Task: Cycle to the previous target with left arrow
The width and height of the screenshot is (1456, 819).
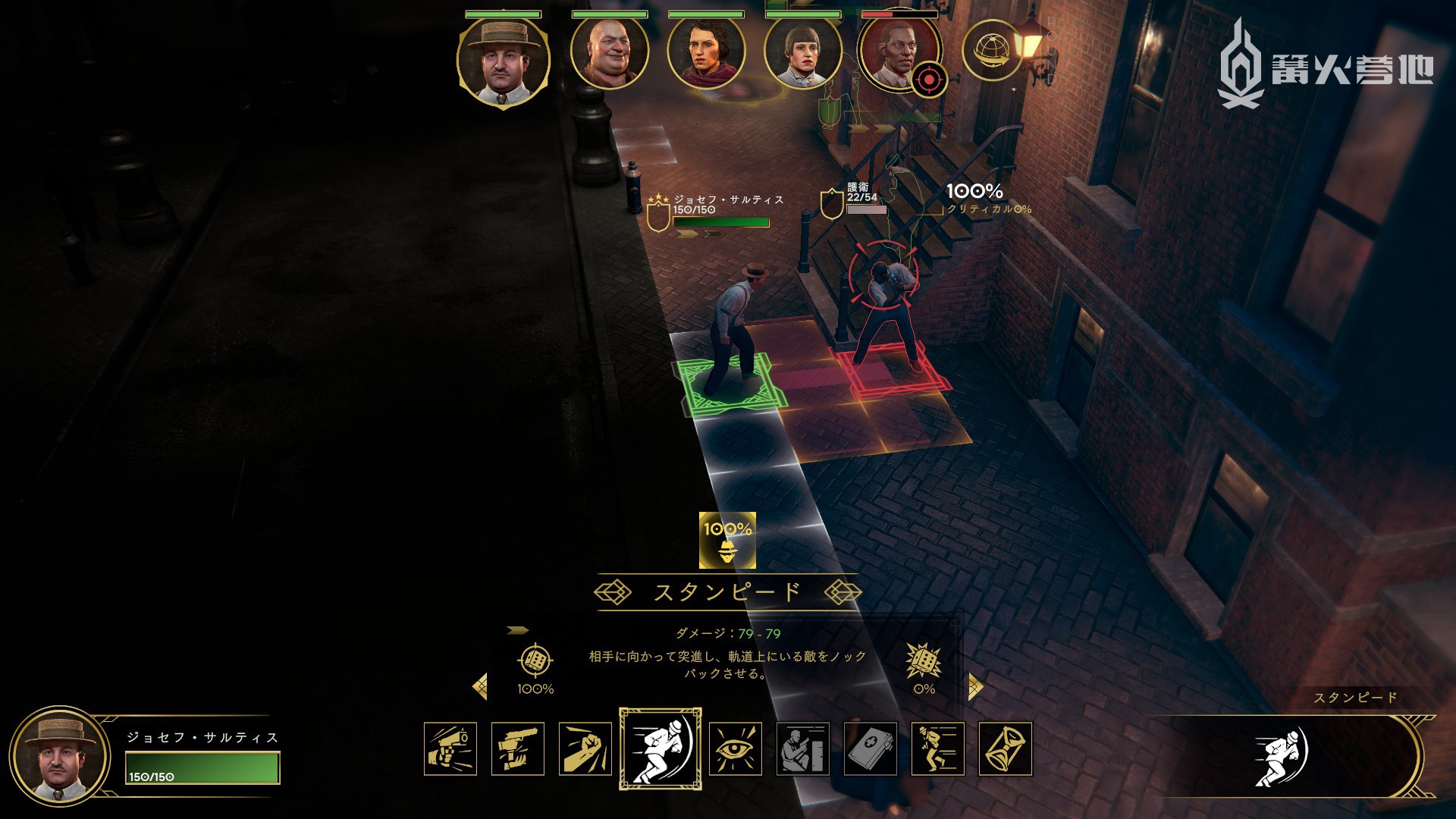Action: coord(479,687)
